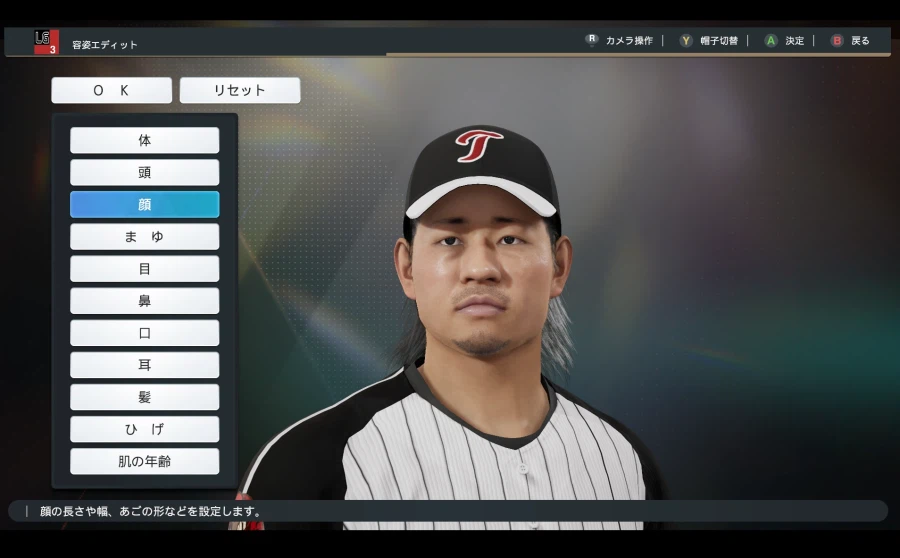Open the まゆ eyebrow options

pyautogui.click(x=144, y=236)
